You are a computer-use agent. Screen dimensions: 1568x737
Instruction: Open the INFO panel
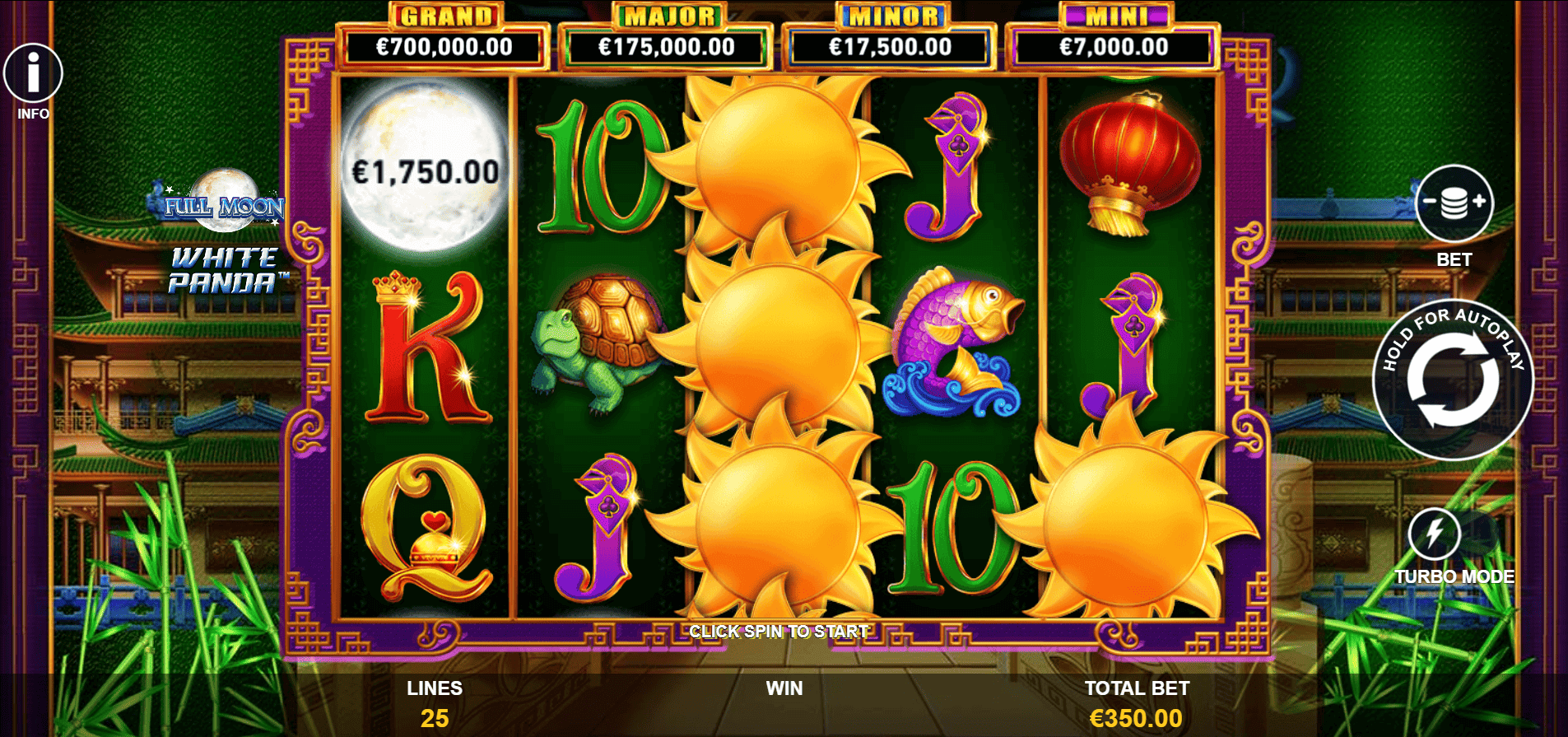point(33,73)
